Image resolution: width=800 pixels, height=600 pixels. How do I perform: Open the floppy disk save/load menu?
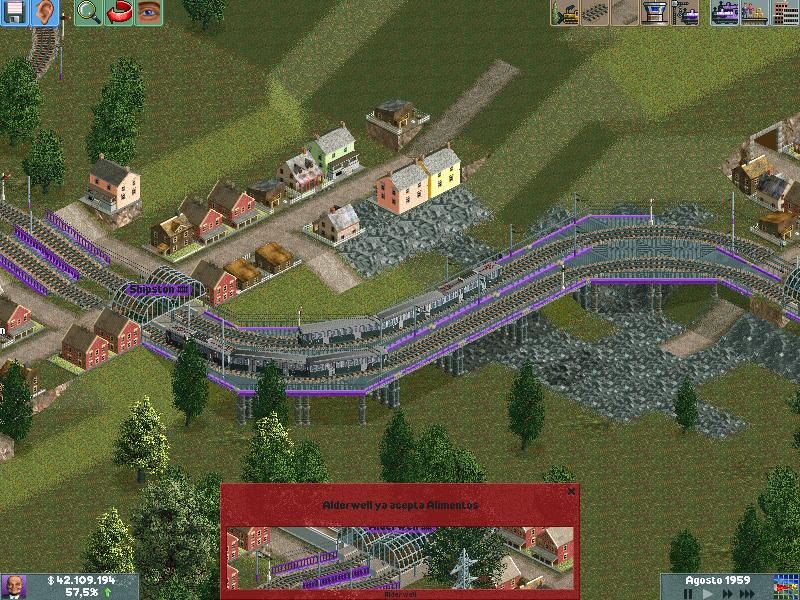tap(16, 13)
